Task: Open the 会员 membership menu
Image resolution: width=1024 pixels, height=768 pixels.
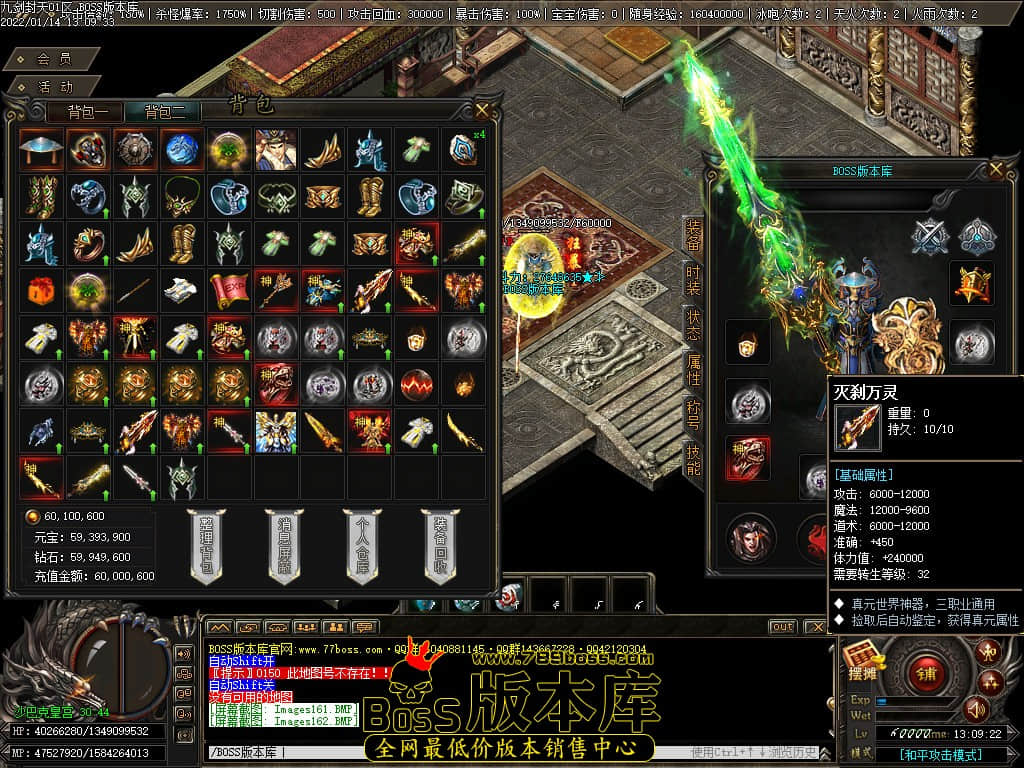Action: pos(54,59)
